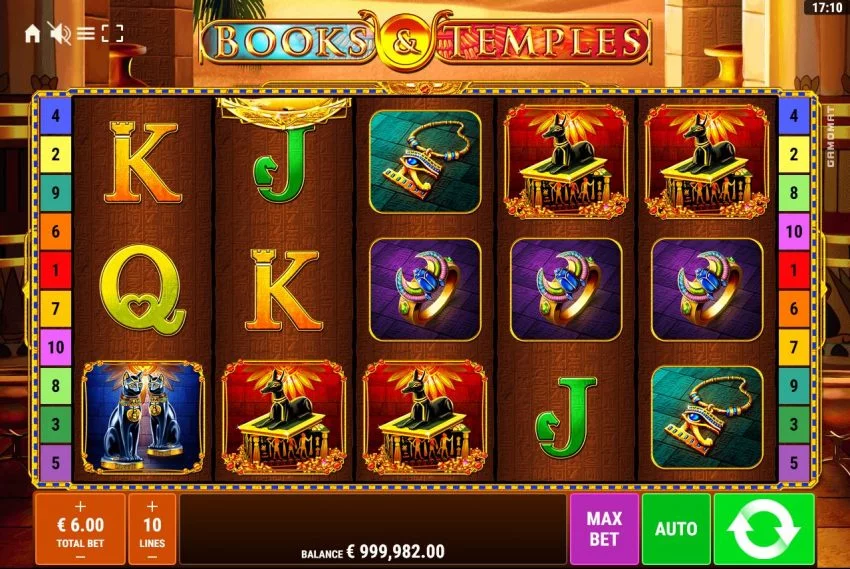This screenshot has width=850, height=569.
Task: Raise the number of lines with plus
Action: click(x=152, y=506)
